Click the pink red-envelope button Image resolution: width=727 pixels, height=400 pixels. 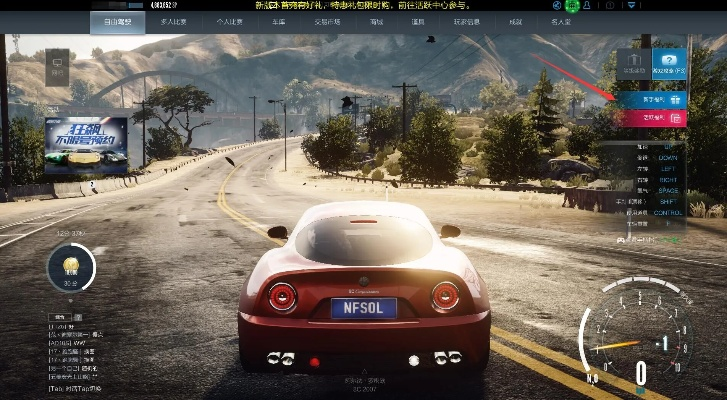coord(652,118)
